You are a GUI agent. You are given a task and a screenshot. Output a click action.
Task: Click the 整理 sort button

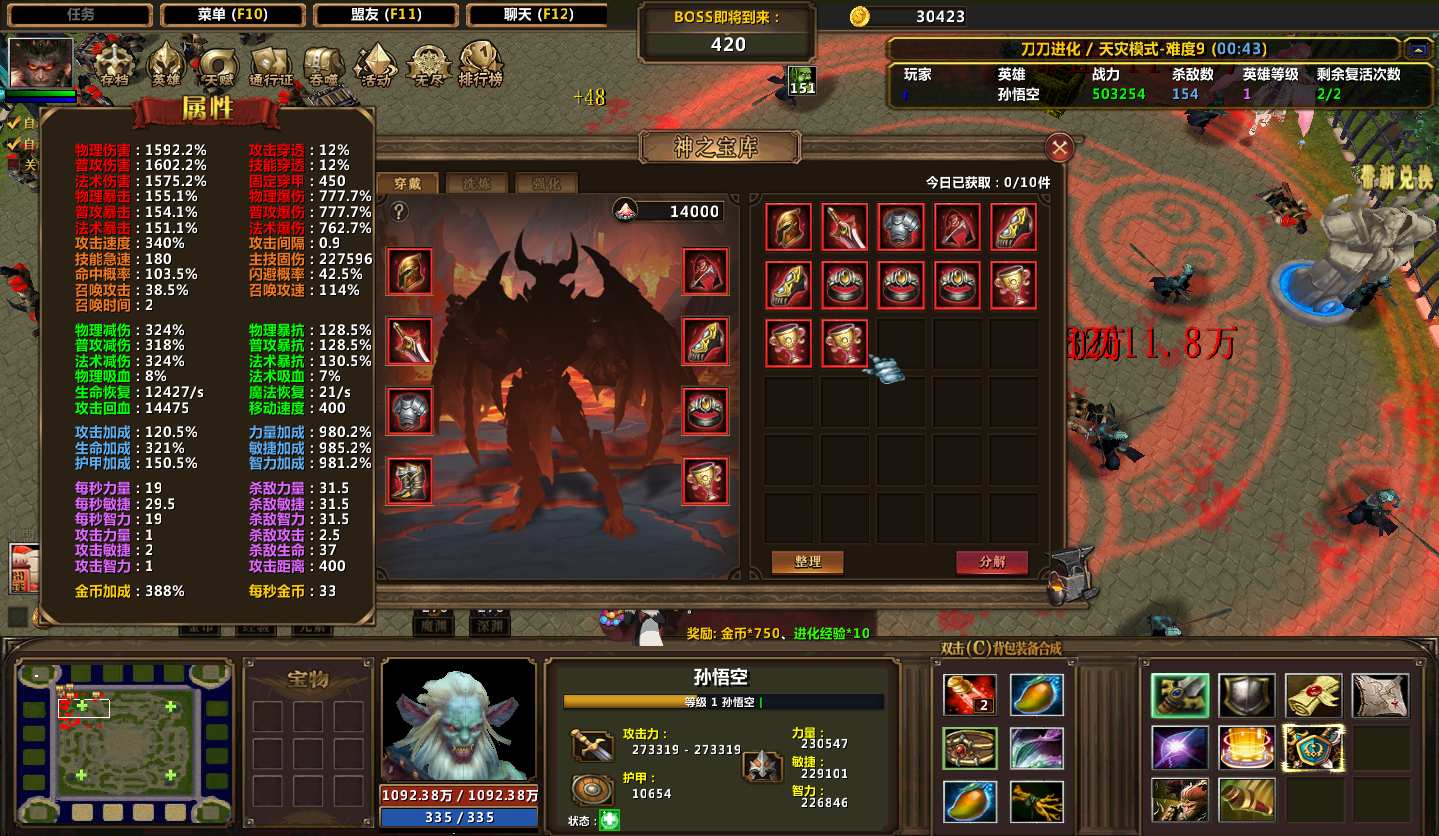click(x=807, y=562)
